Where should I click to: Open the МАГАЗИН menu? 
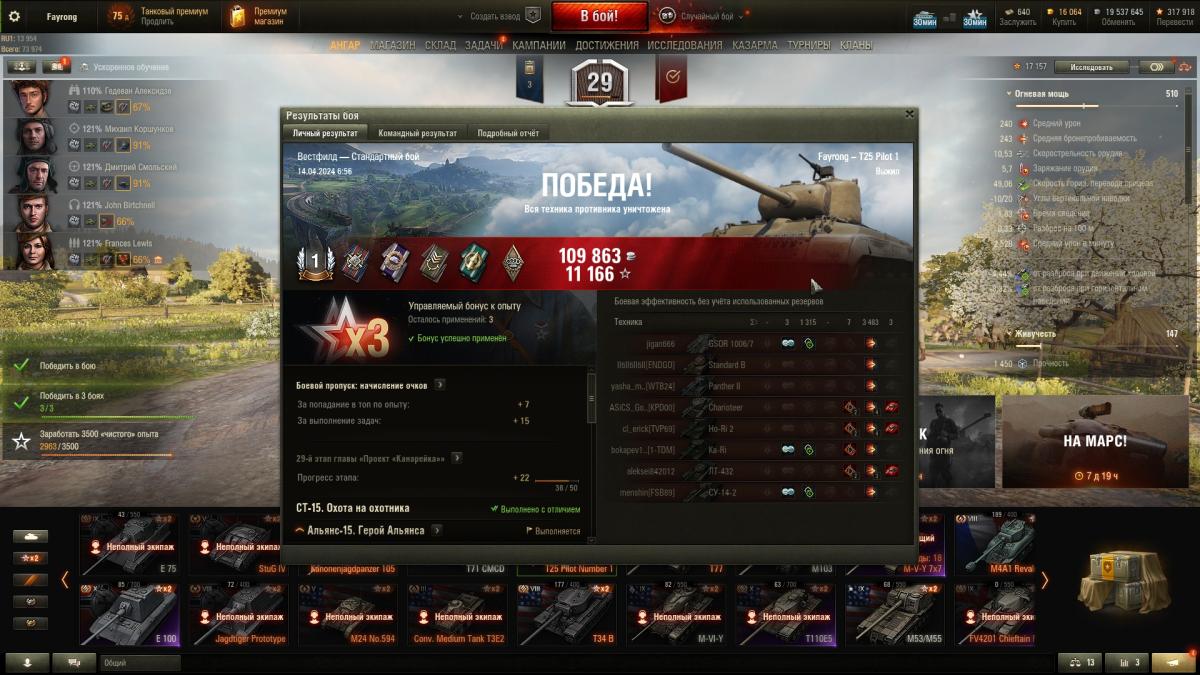[x=392, y=45]
